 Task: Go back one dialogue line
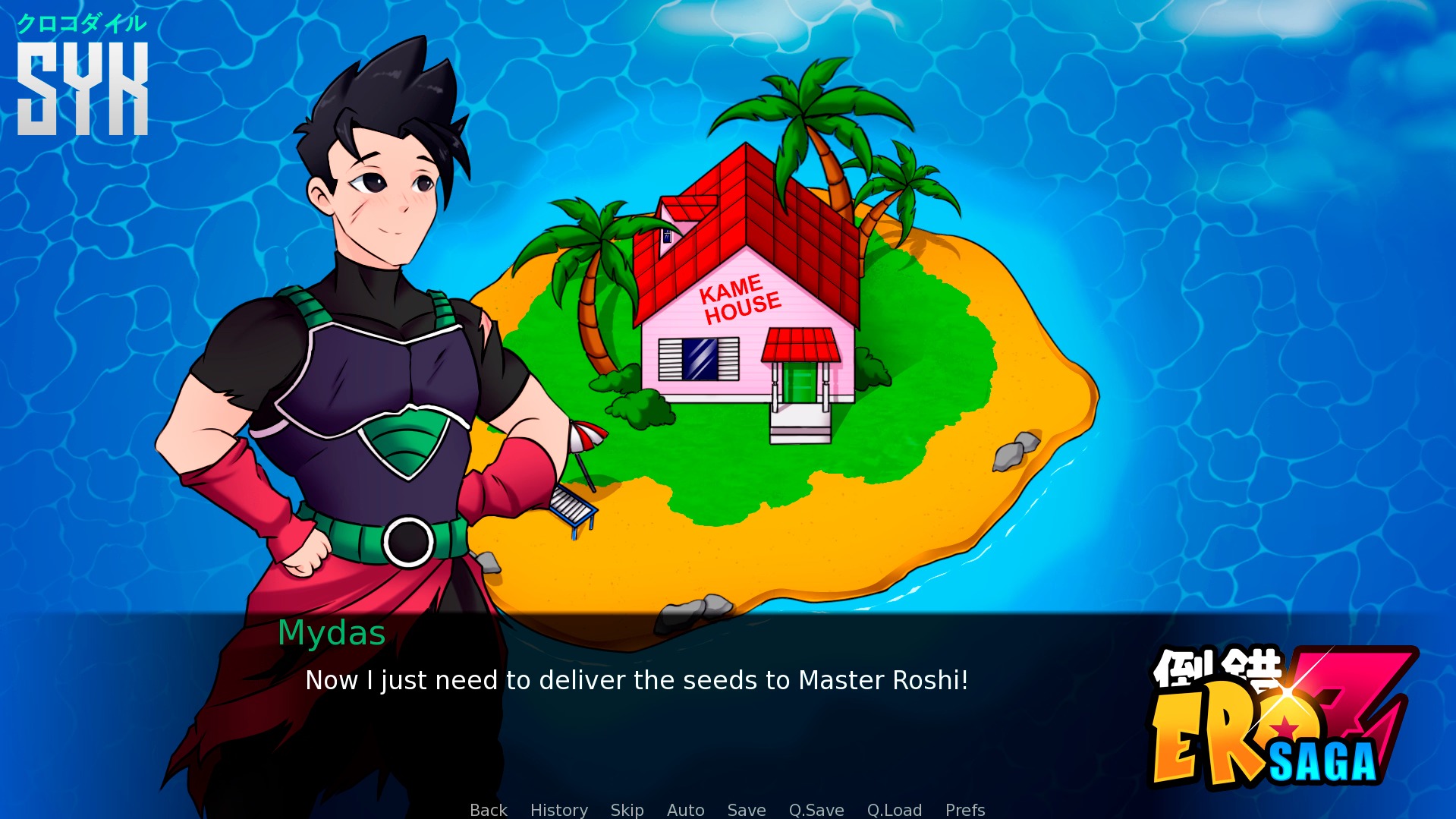pyautogui.click(x=488, y=809)
